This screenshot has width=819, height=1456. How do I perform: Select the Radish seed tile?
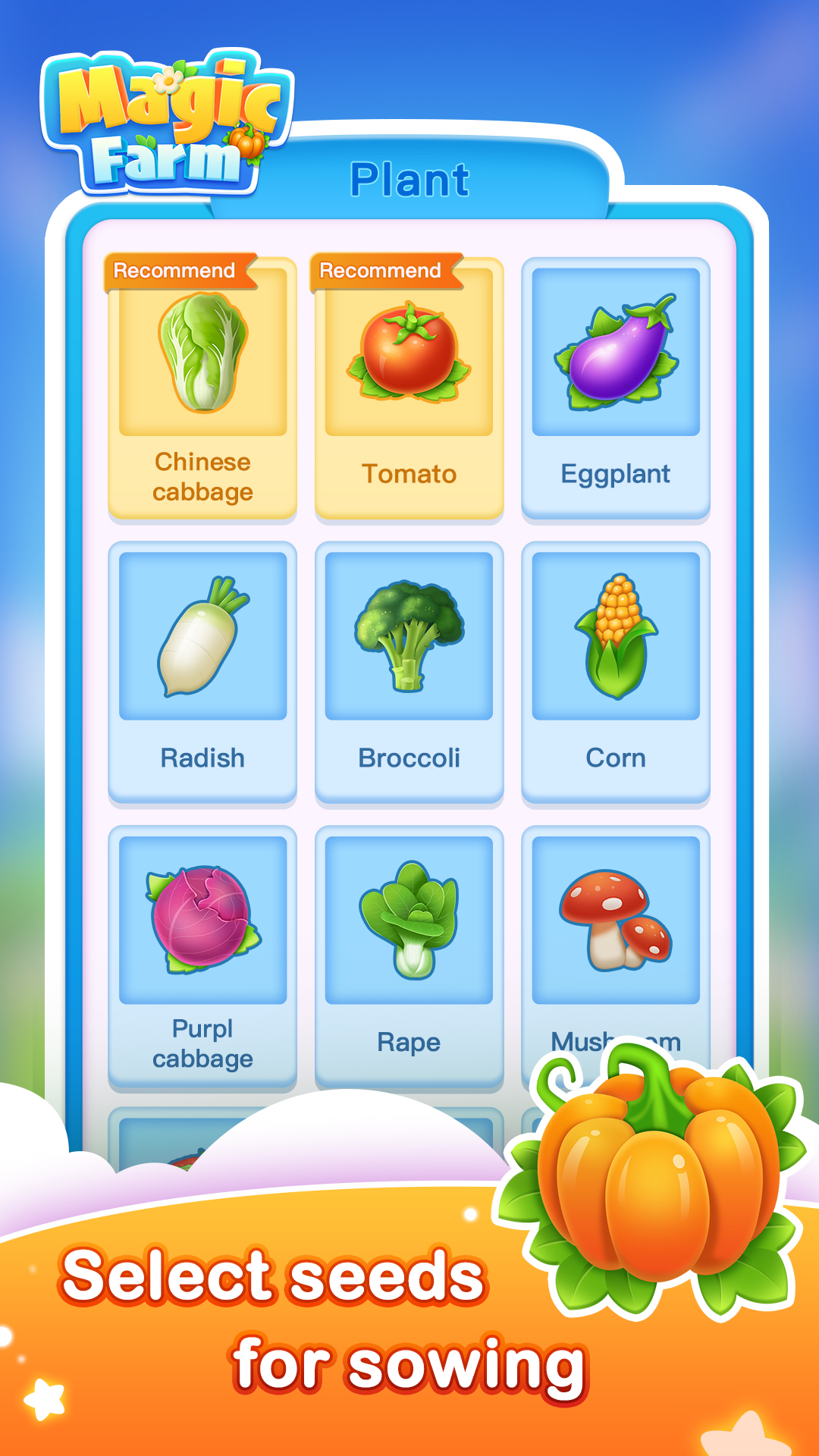(x=202, y=672)
